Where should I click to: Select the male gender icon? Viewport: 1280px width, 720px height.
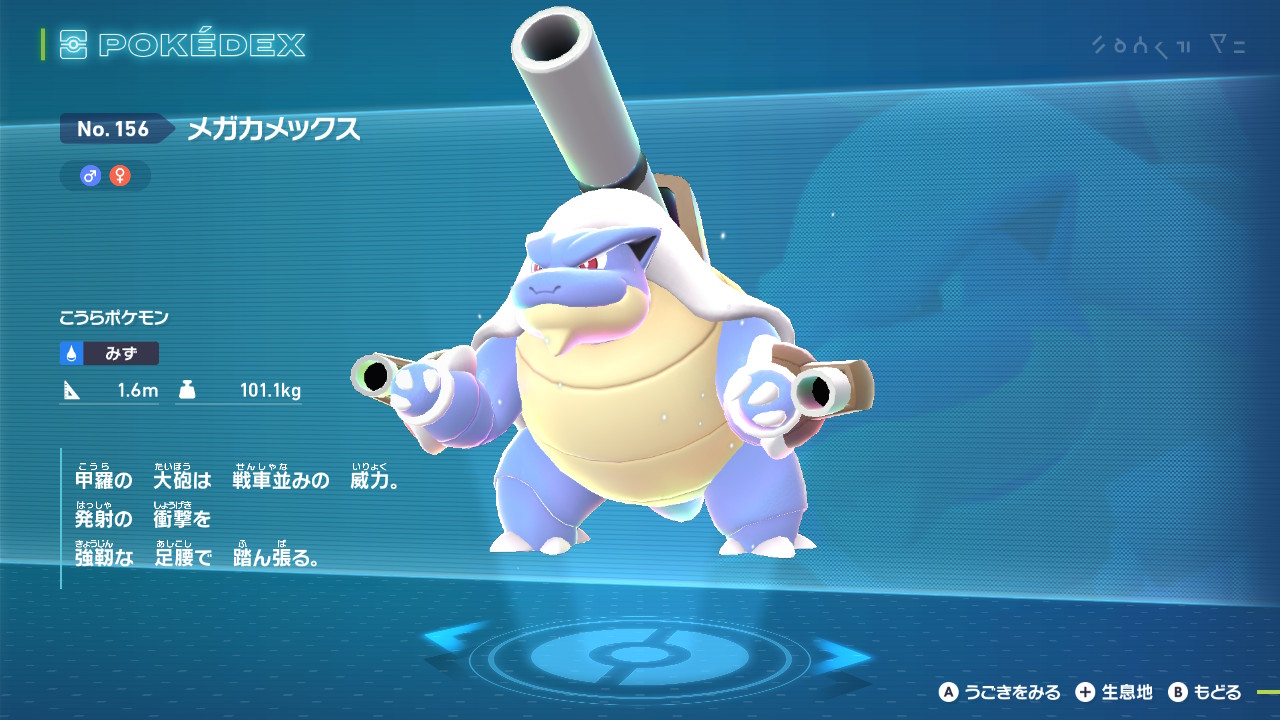[91, 176]
